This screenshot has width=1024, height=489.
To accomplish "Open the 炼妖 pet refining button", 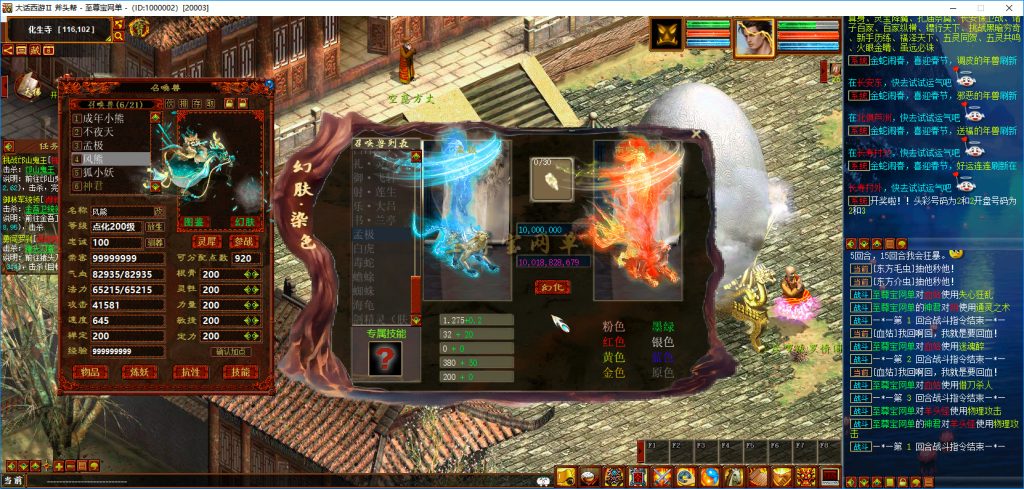I will 141,372.
